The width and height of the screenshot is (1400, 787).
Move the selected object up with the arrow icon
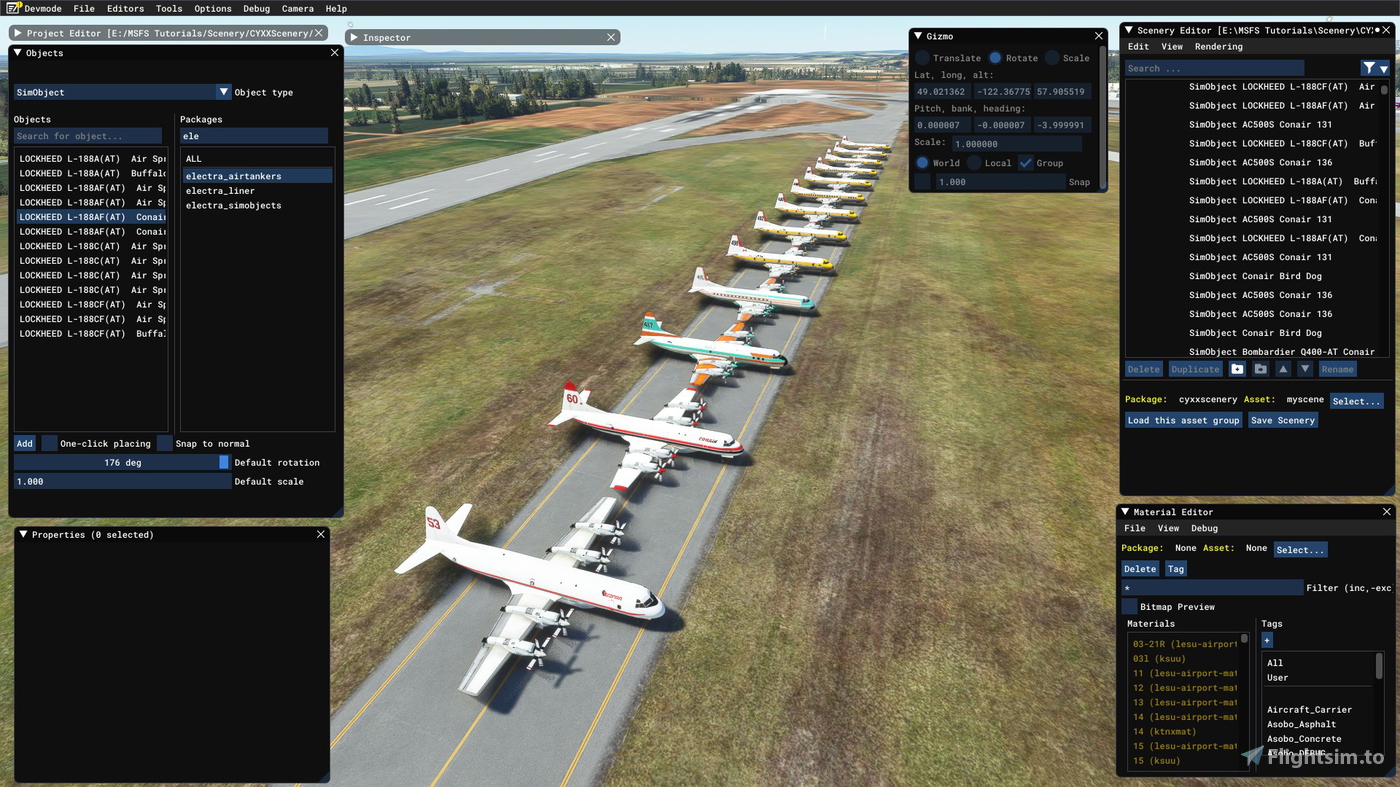[x=1283, y=369]
